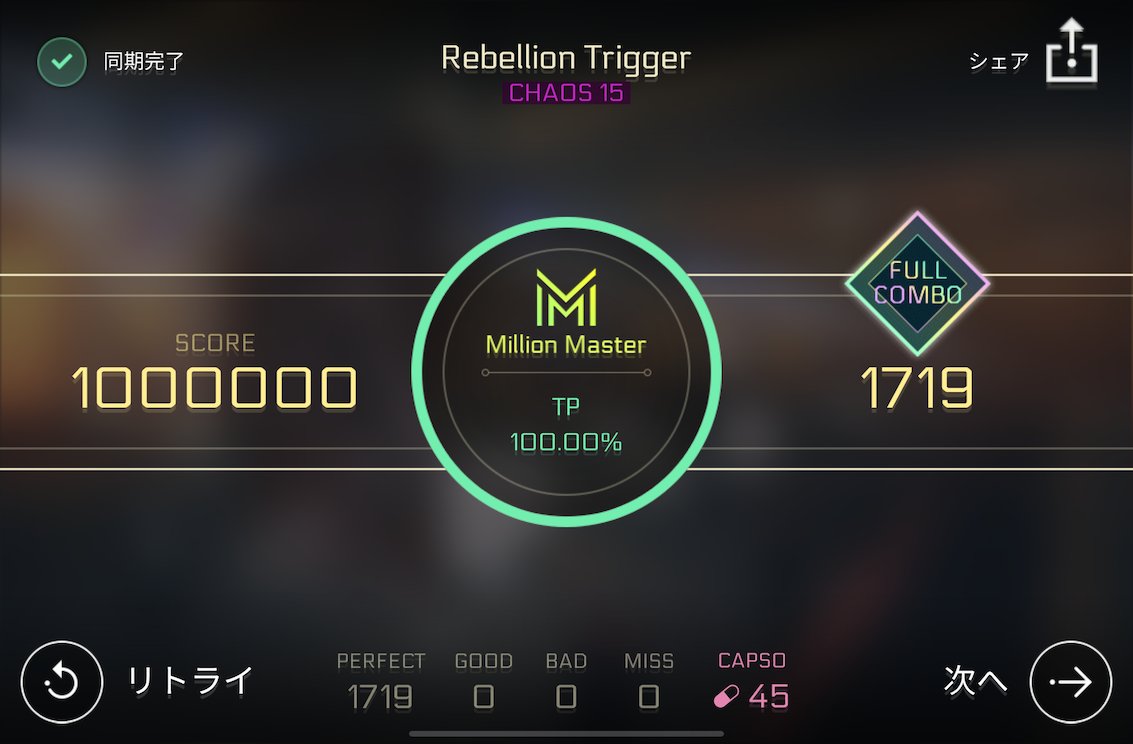Continue with the 次へ arrow button
Viewport: 1133px width, 744px height.
pyautogui.click(x=1070, y=681)
